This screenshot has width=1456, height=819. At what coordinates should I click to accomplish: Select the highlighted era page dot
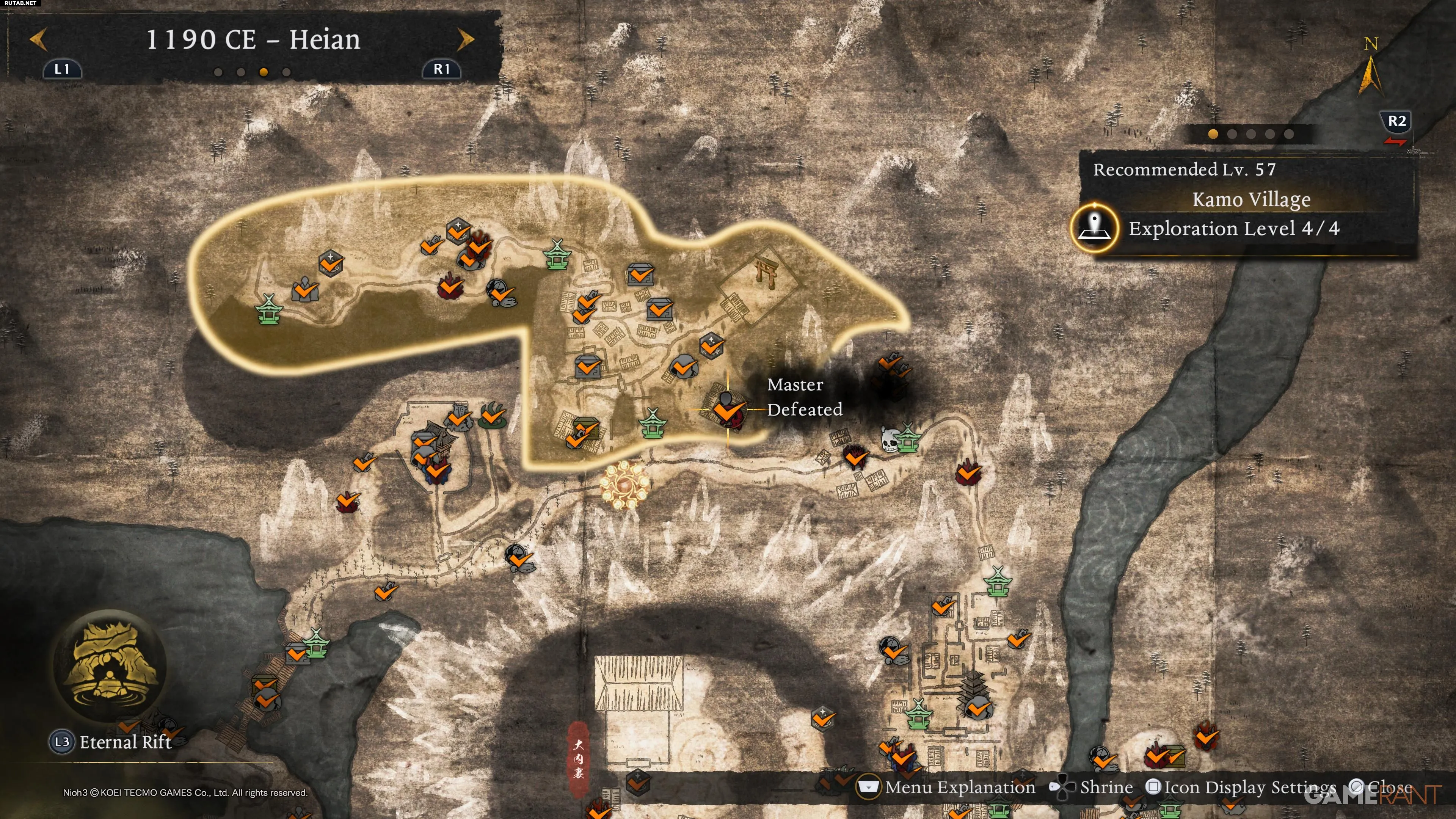(264, 72)
